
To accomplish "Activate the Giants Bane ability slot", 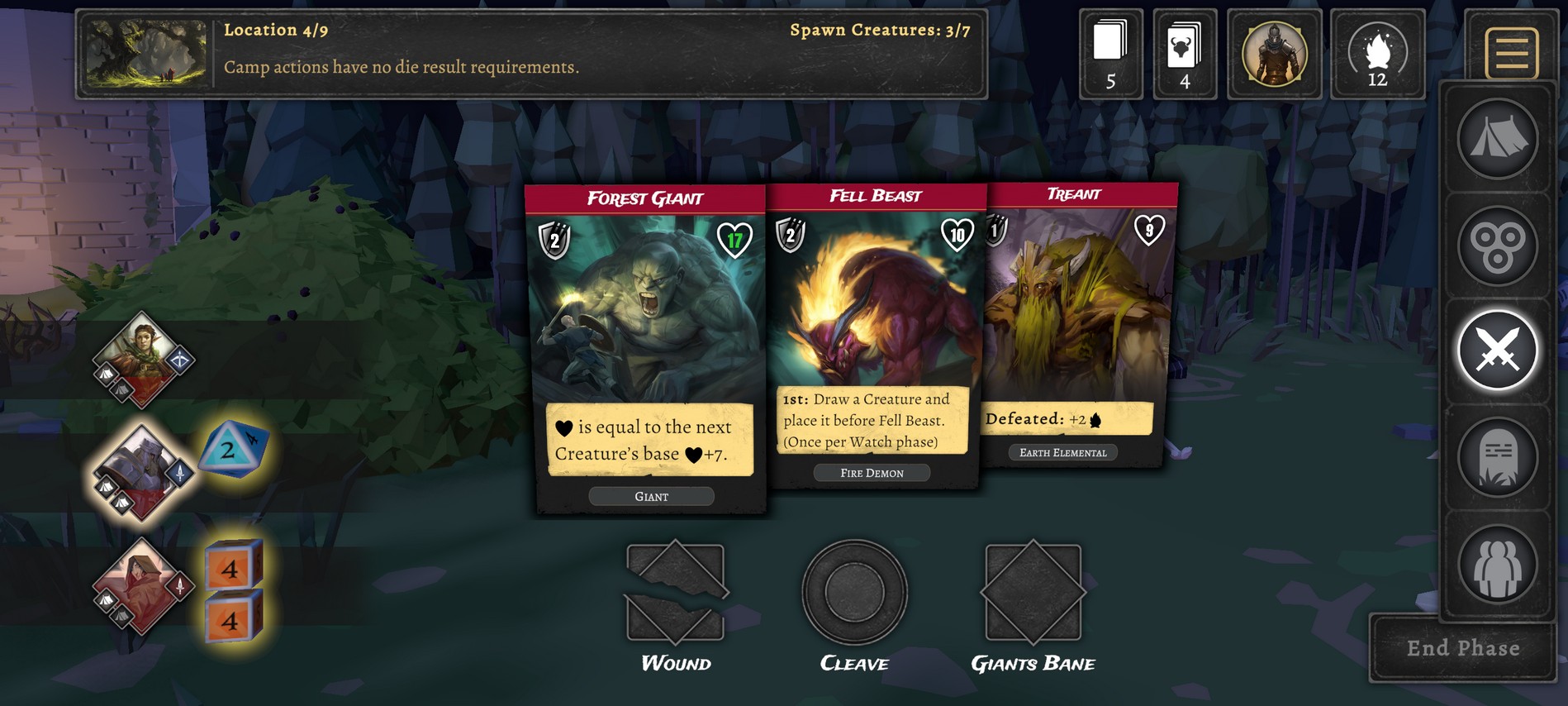I will point(1033,593).
